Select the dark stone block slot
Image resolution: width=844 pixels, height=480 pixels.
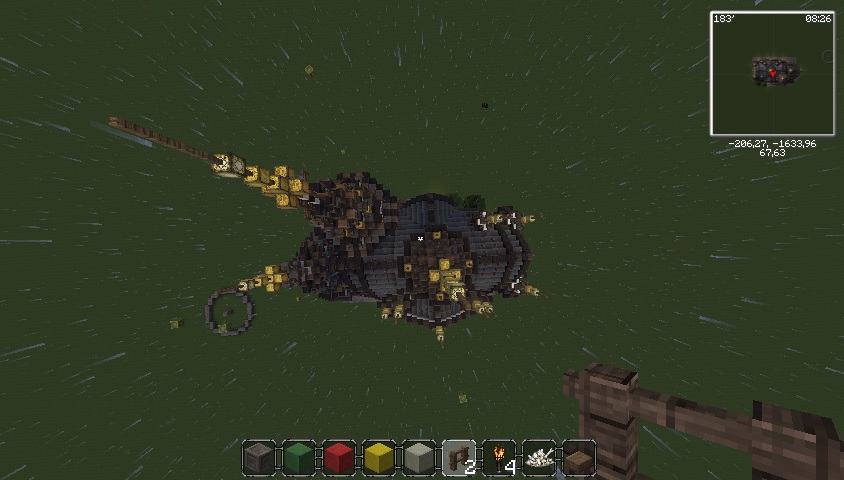pos(259,458)
